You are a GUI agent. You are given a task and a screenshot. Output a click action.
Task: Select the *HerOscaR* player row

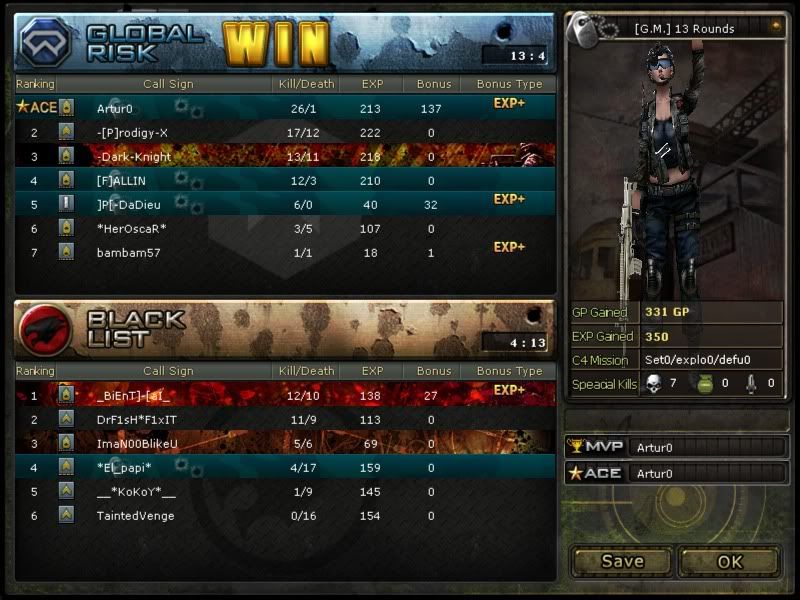[x=285, y=229]
